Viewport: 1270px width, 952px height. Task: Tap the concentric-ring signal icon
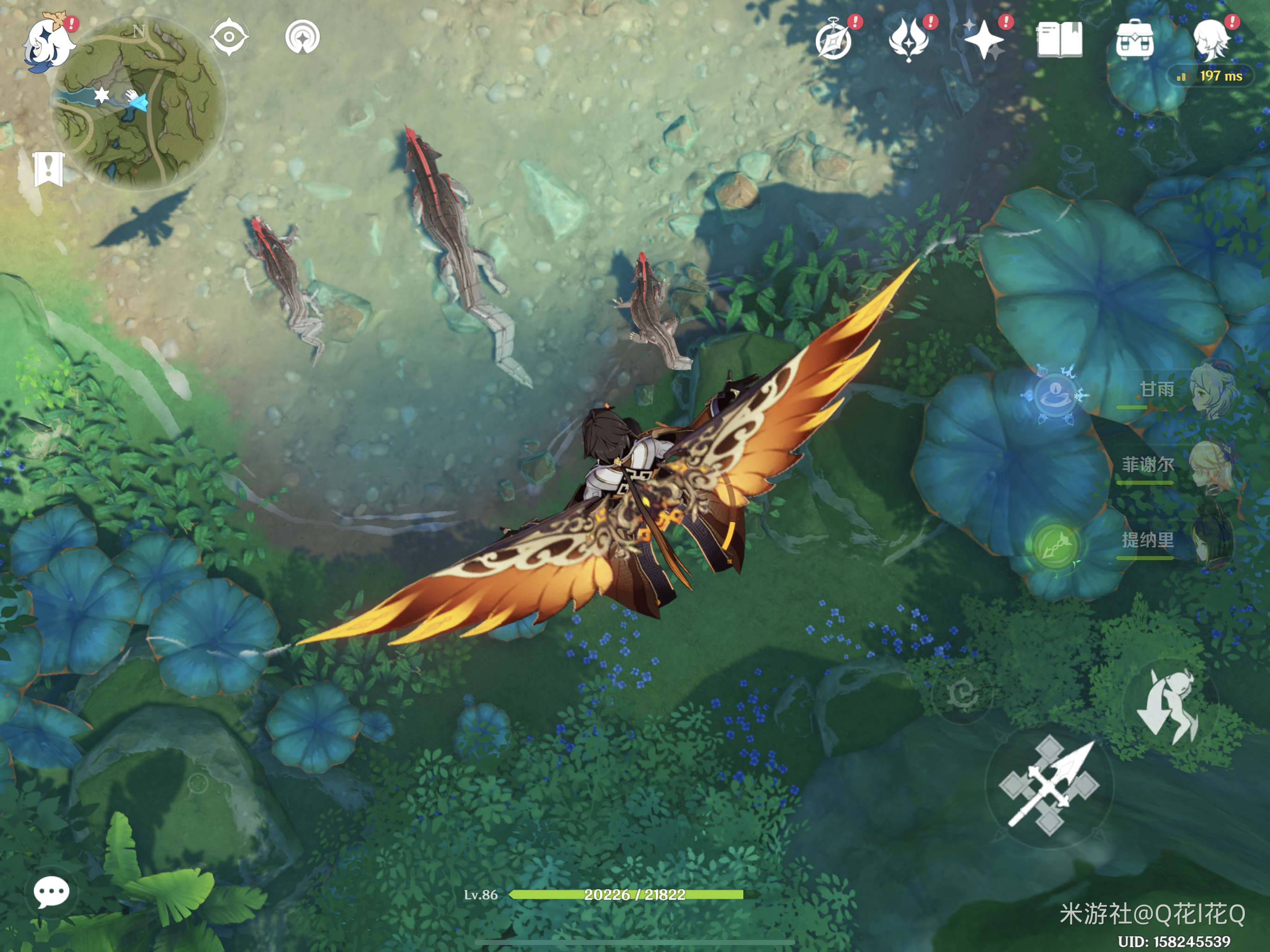(303, 37)
